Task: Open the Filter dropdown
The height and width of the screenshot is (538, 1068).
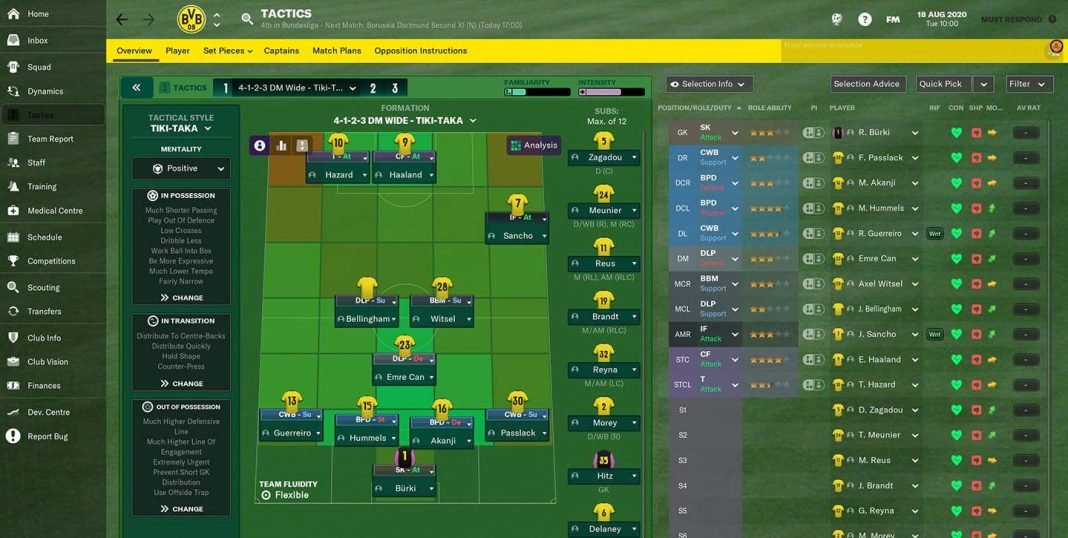Action: (1028, 84)
